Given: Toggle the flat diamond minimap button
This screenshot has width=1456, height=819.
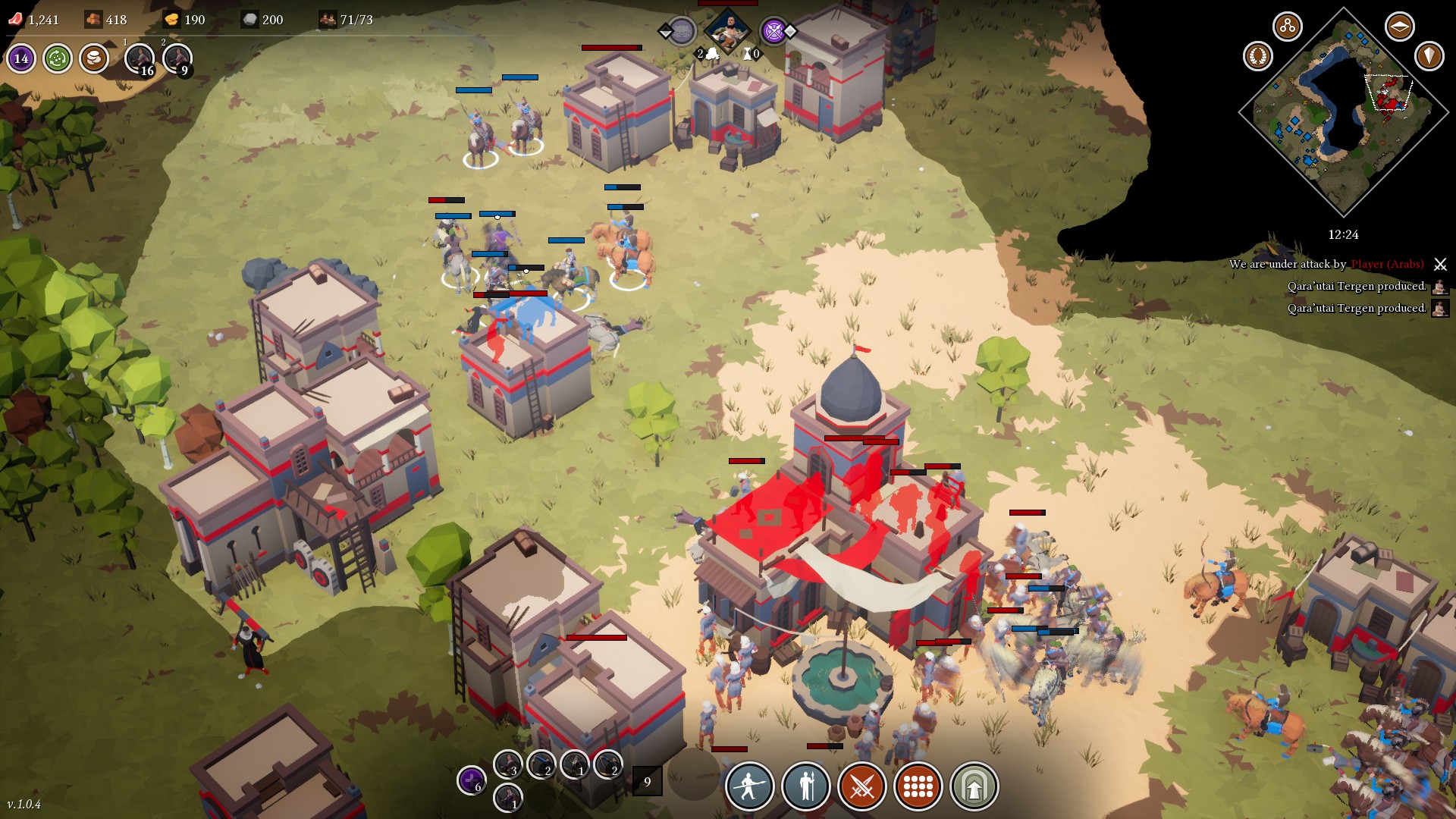Looking at the screenshot, I should pyautogui.click(x=1399, y=27).
